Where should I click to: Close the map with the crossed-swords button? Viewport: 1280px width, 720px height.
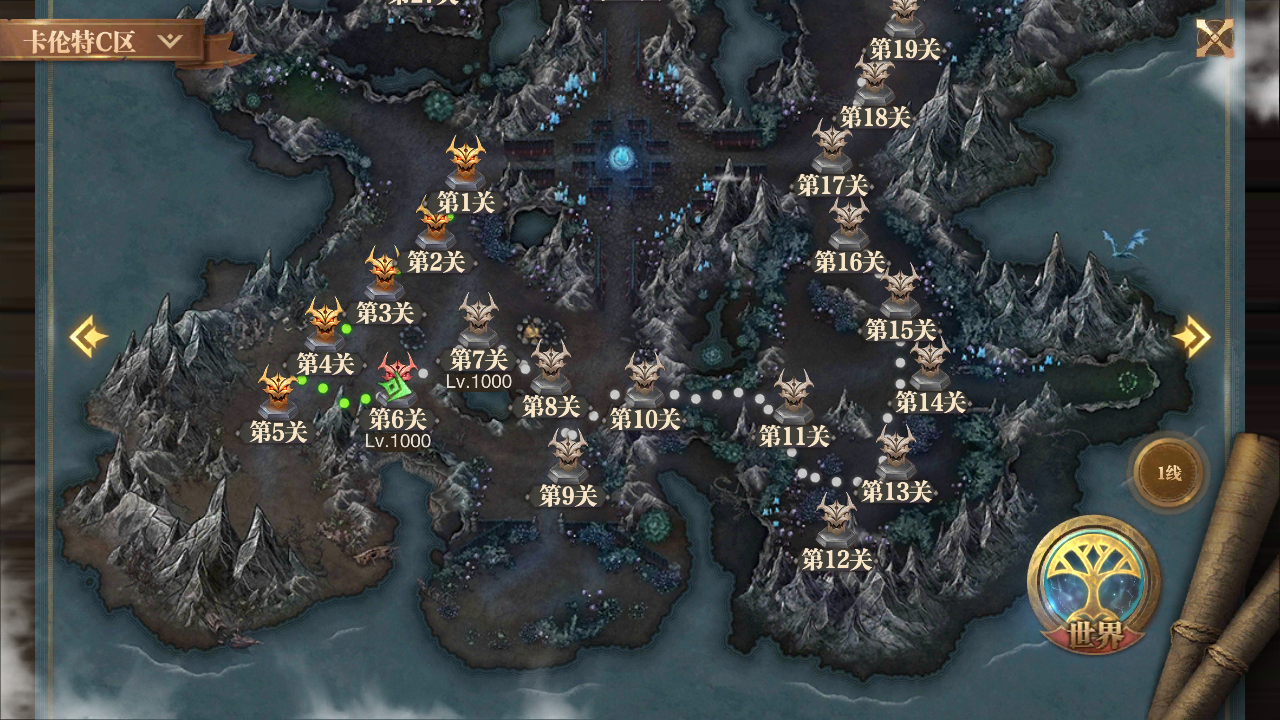[1214, 39]
